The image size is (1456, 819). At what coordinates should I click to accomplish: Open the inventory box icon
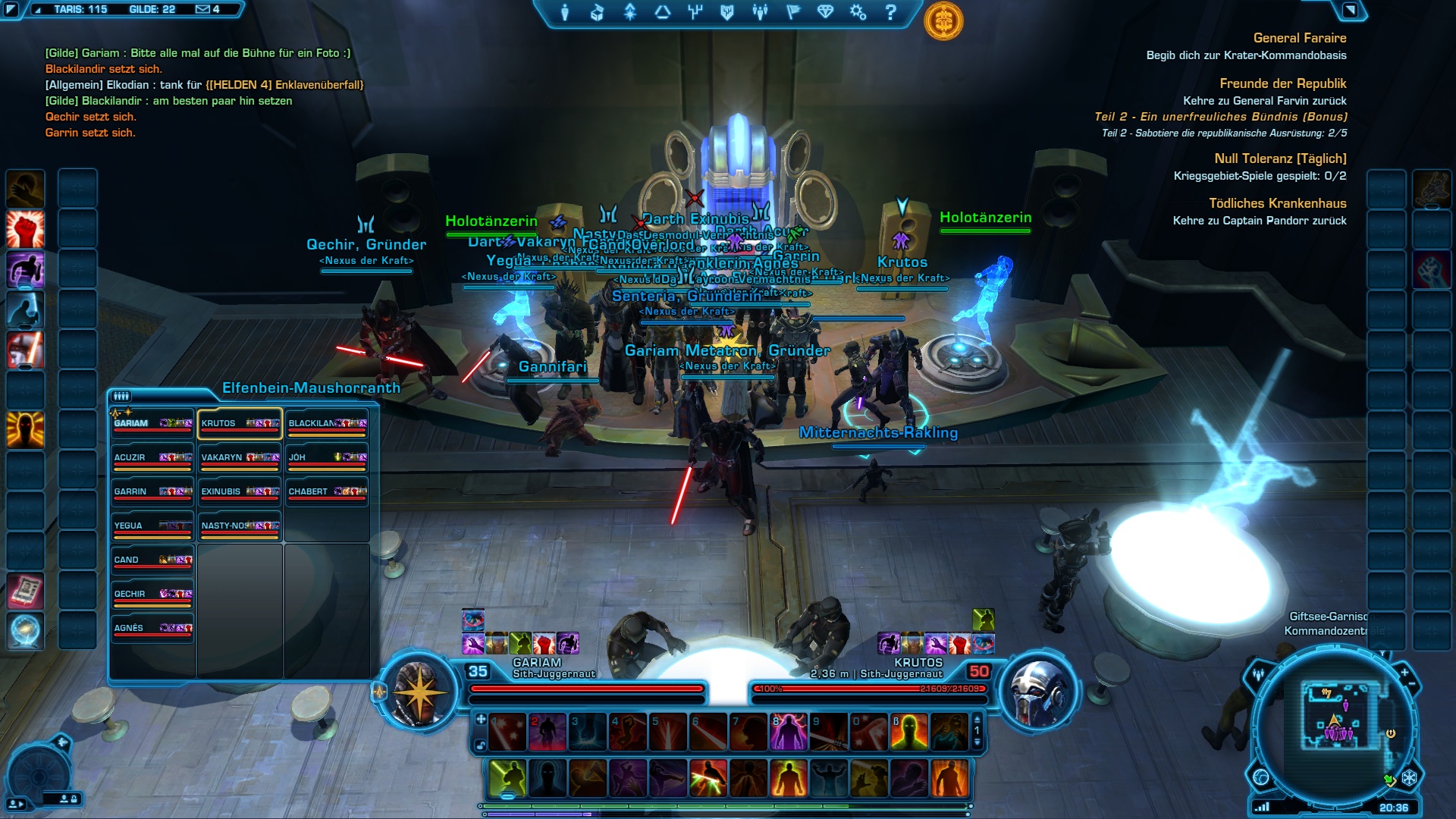tap(598, 12)
